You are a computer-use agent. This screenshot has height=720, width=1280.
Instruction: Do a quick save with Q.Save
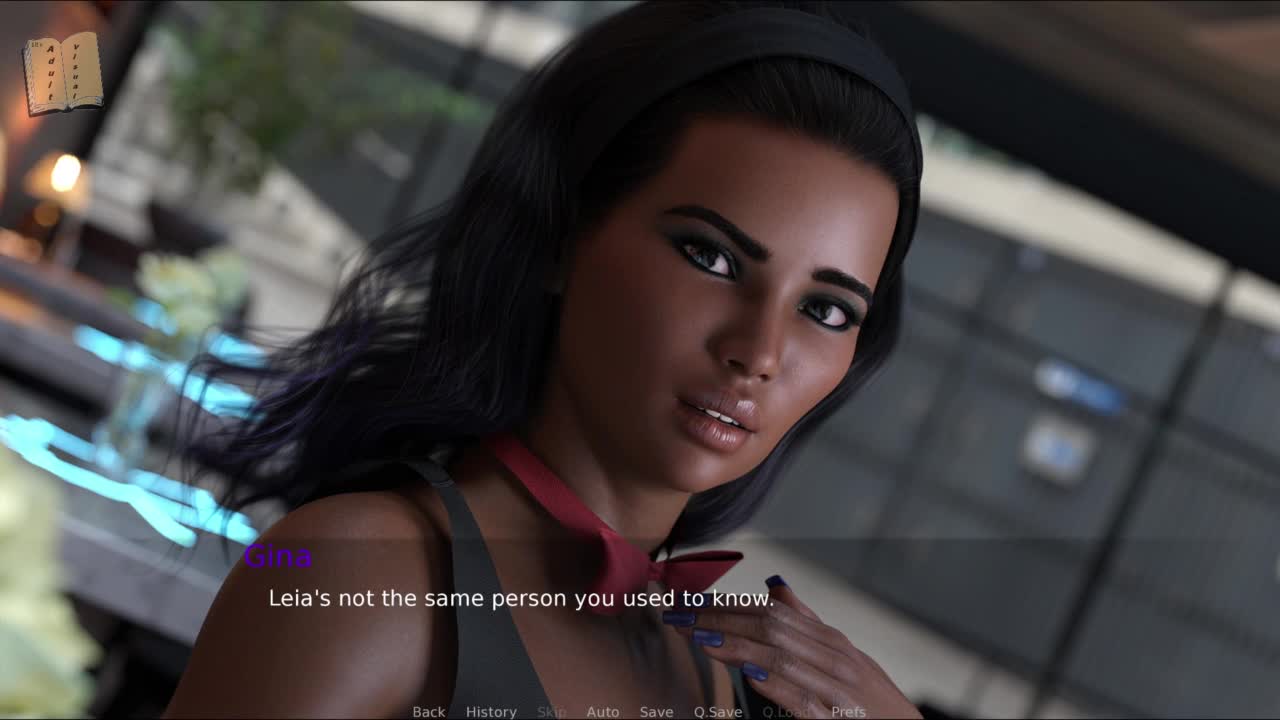tap(717, 711)
